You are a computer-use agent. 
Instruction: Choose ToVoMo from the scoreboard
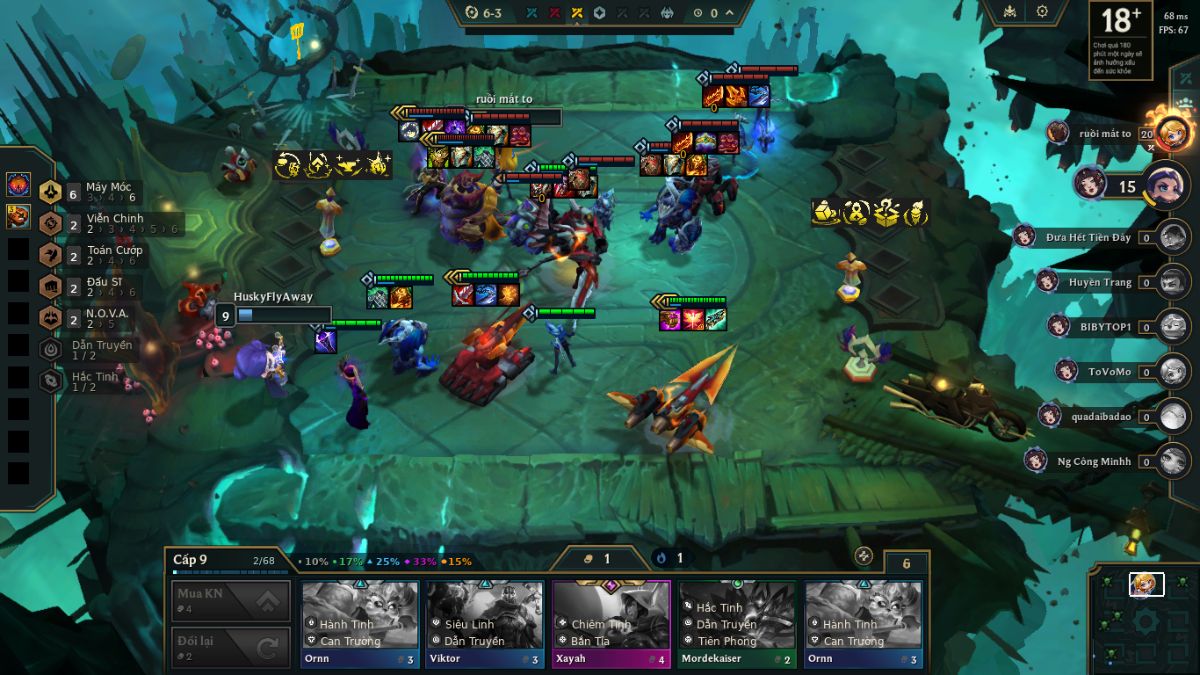[x=1108, y=371]
